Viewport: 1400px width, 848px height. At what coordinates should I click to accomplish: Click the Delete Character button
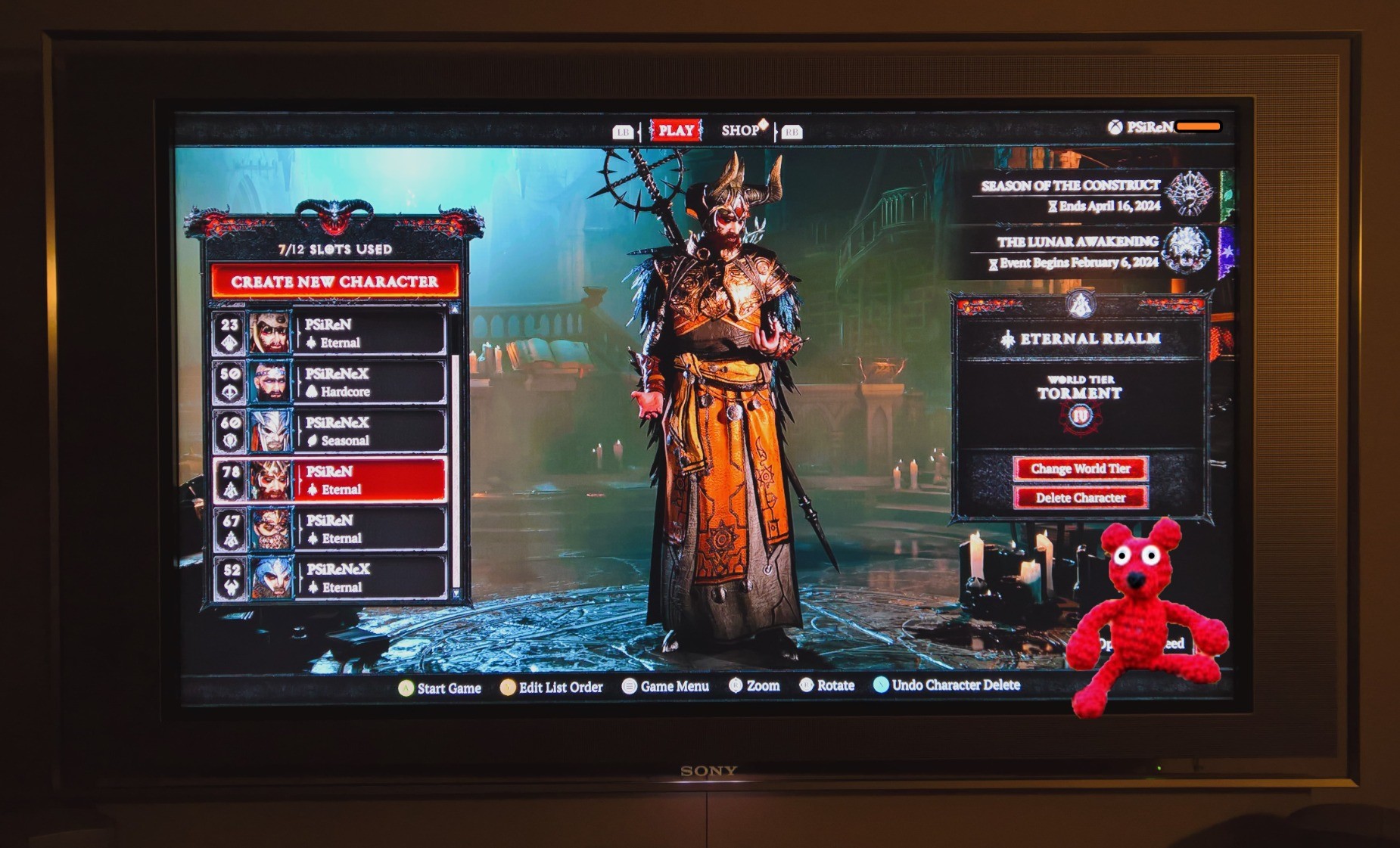pos(1080,498)
